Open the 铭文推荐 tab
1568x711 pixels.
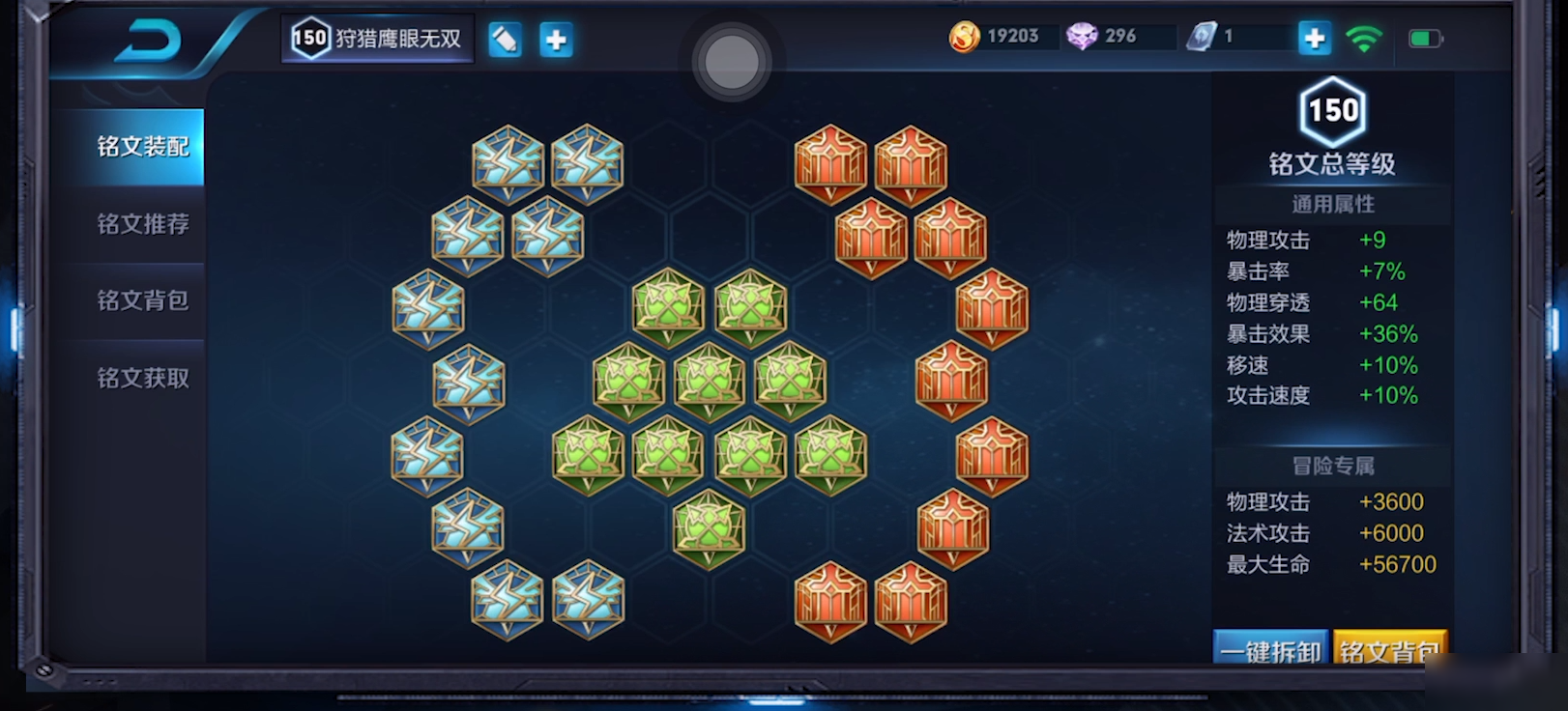click(142, 224)
